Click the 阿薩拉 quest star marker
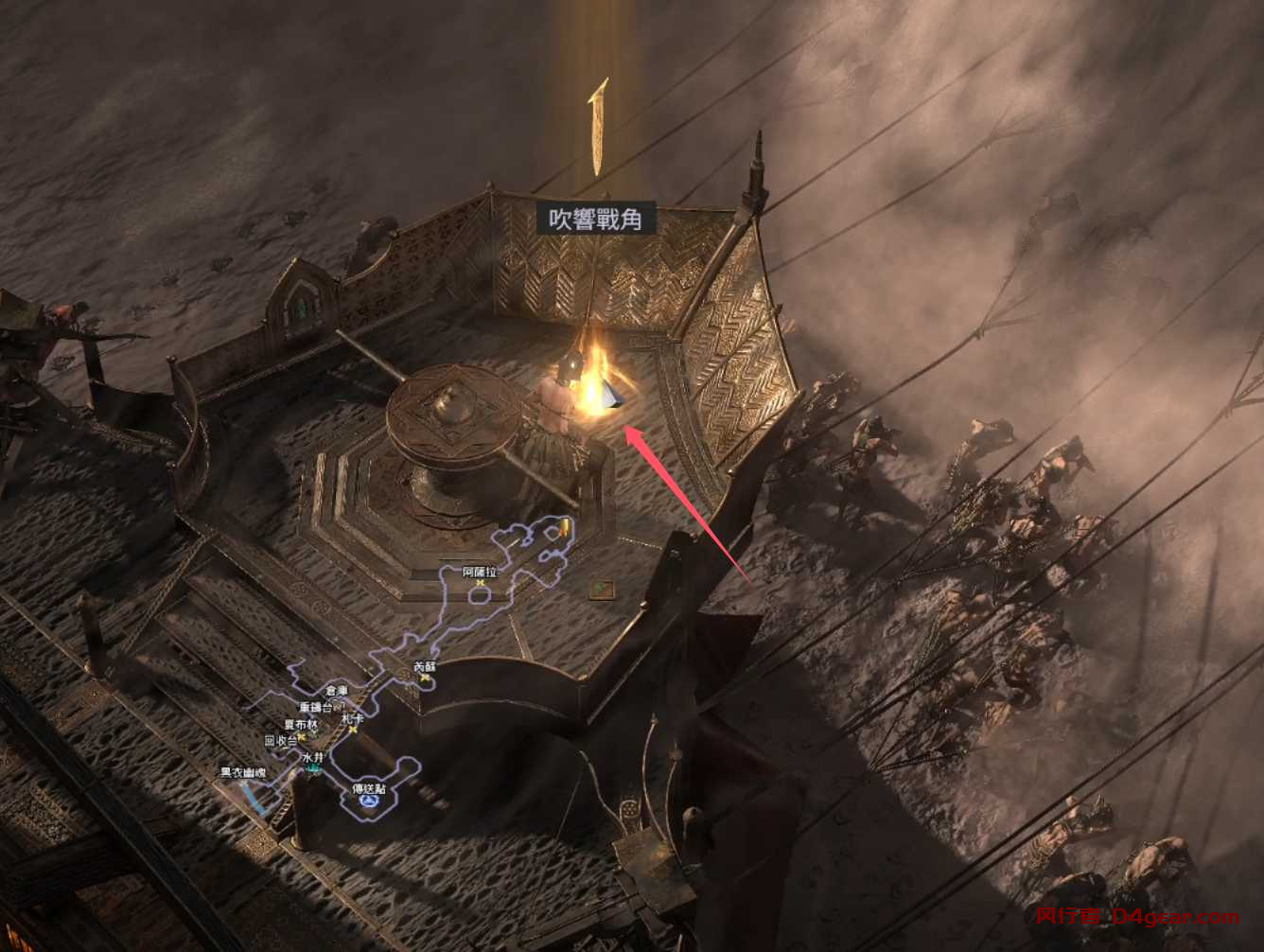The image size is (1264, 952). click(x=481, y=583)
